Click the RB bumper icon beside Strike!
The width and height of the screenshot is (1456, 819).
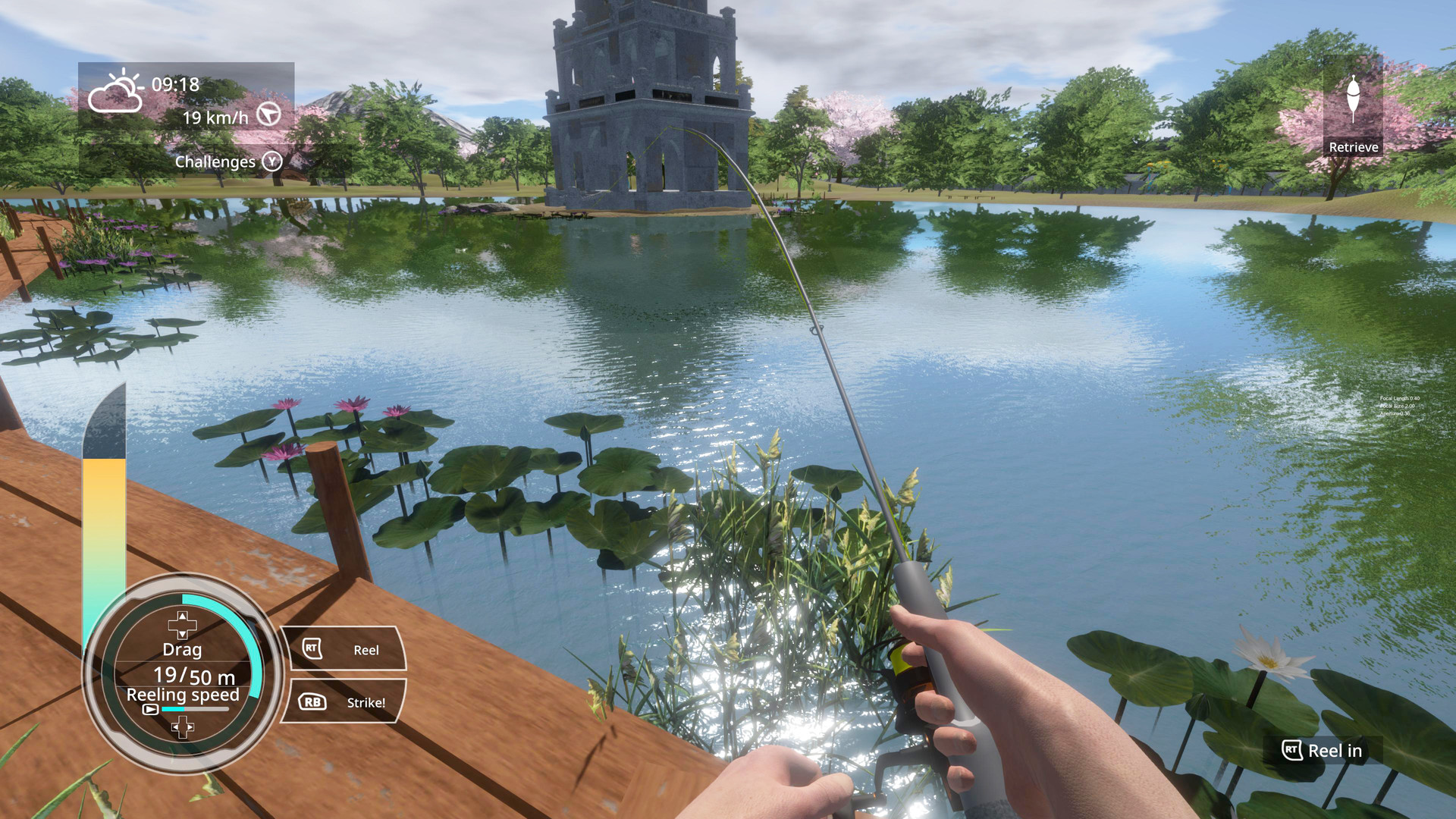[x=312, y=702]
